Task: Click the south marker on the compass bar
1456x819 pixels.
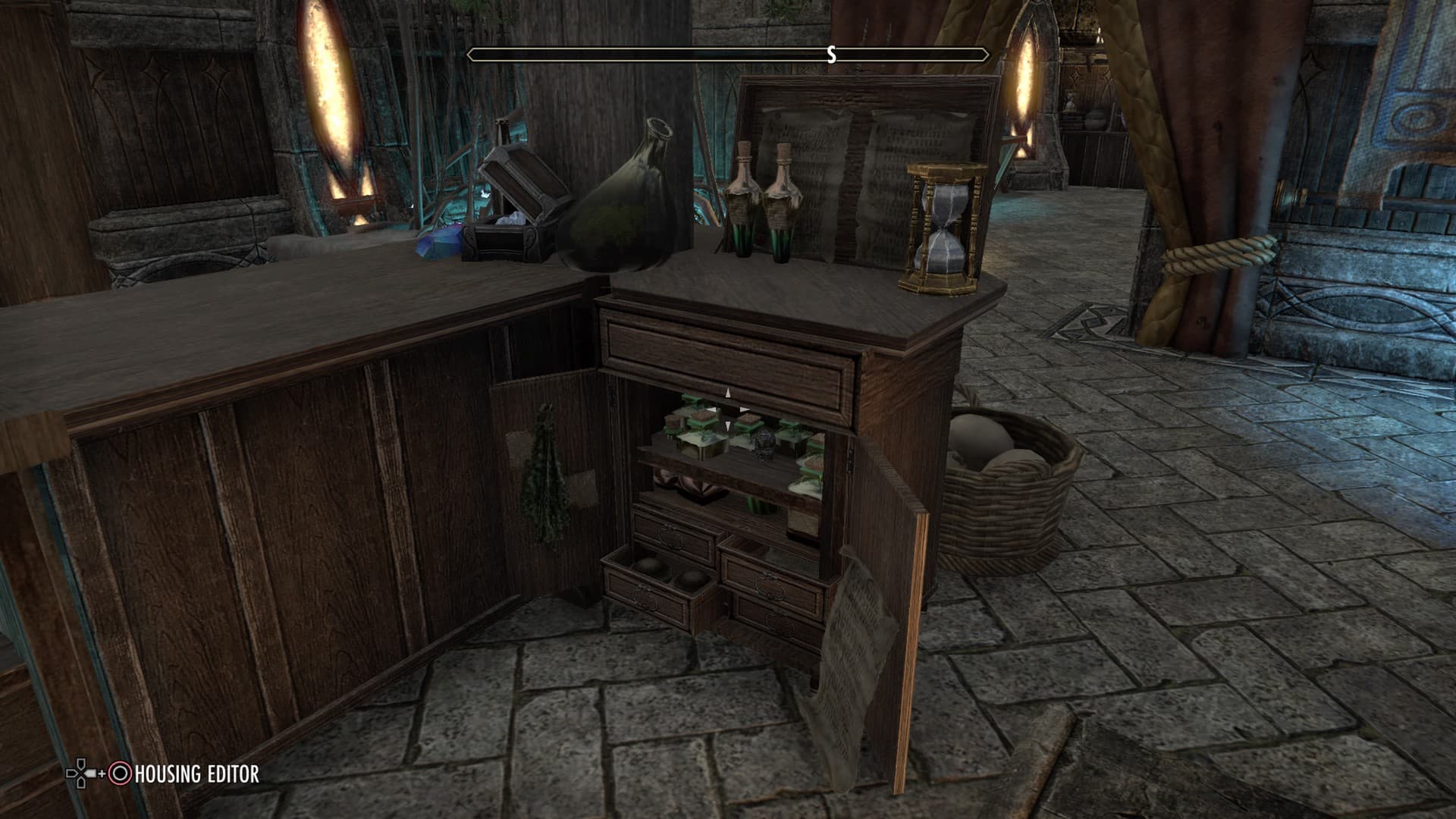Action: point(832,55)
